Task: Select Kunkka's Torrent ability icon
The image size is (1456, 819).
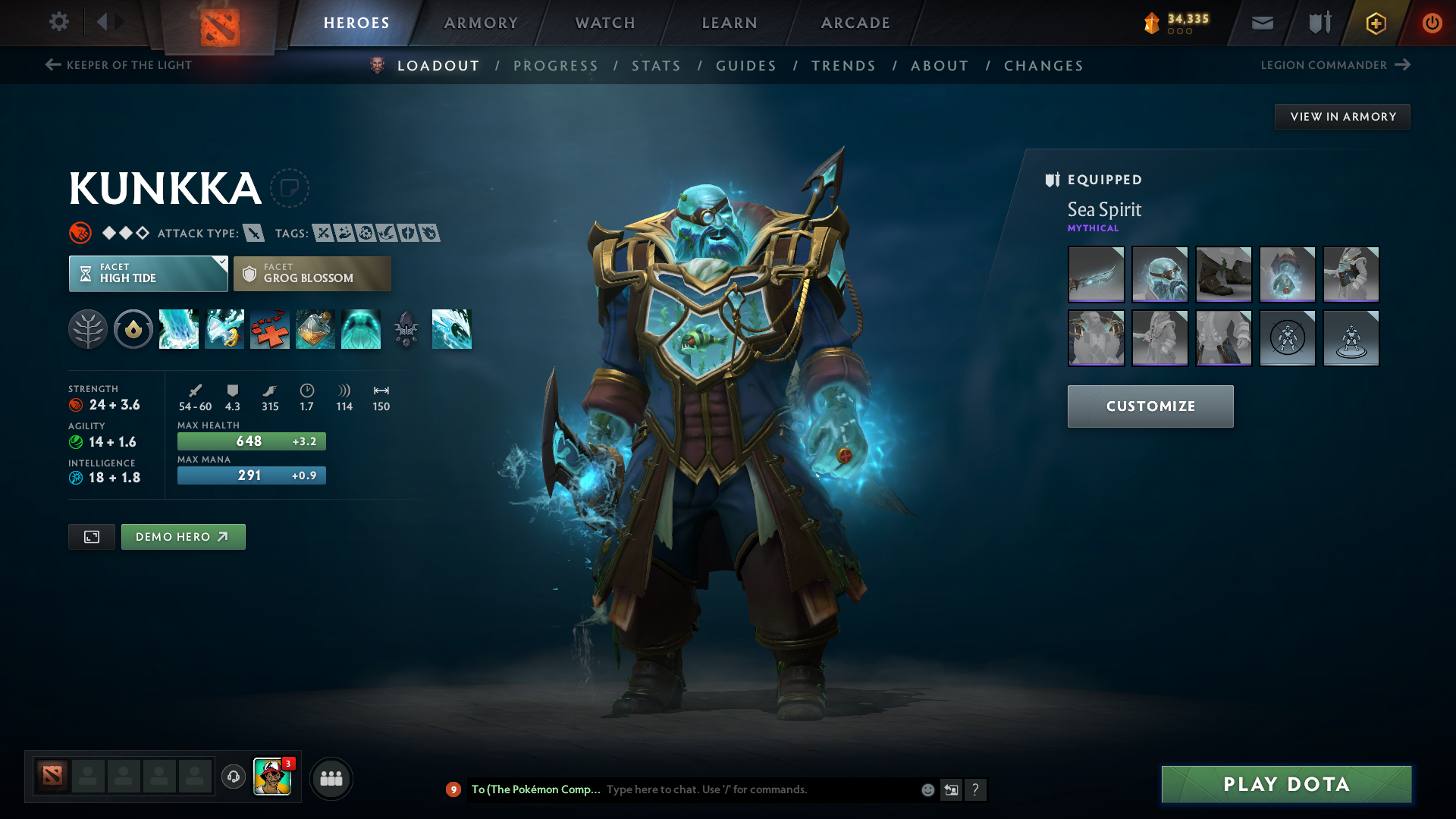Action: pyautogui.click(x=179, y=329)
